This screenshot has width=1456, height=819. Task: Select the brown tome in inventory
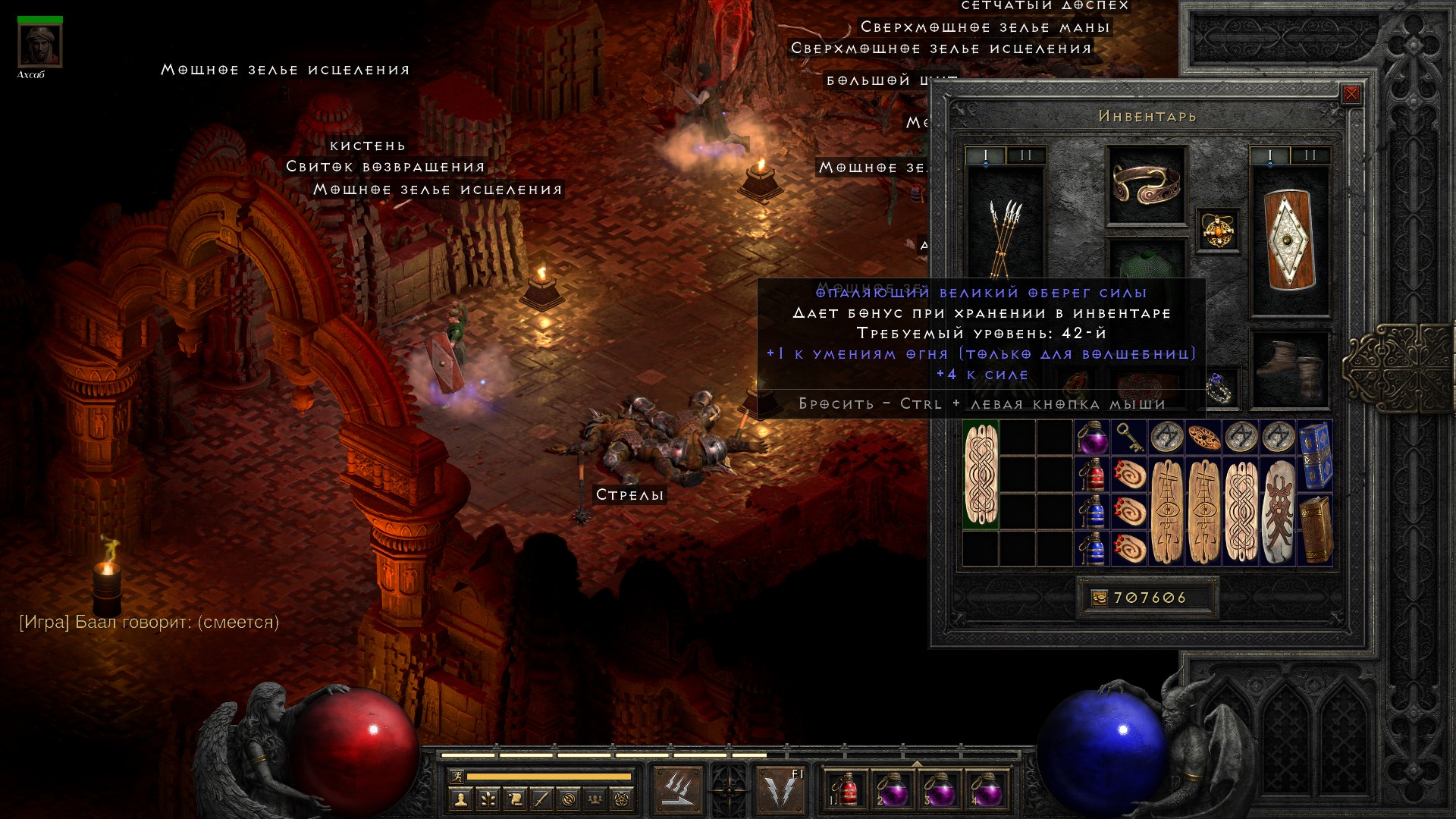[1316, 529]
